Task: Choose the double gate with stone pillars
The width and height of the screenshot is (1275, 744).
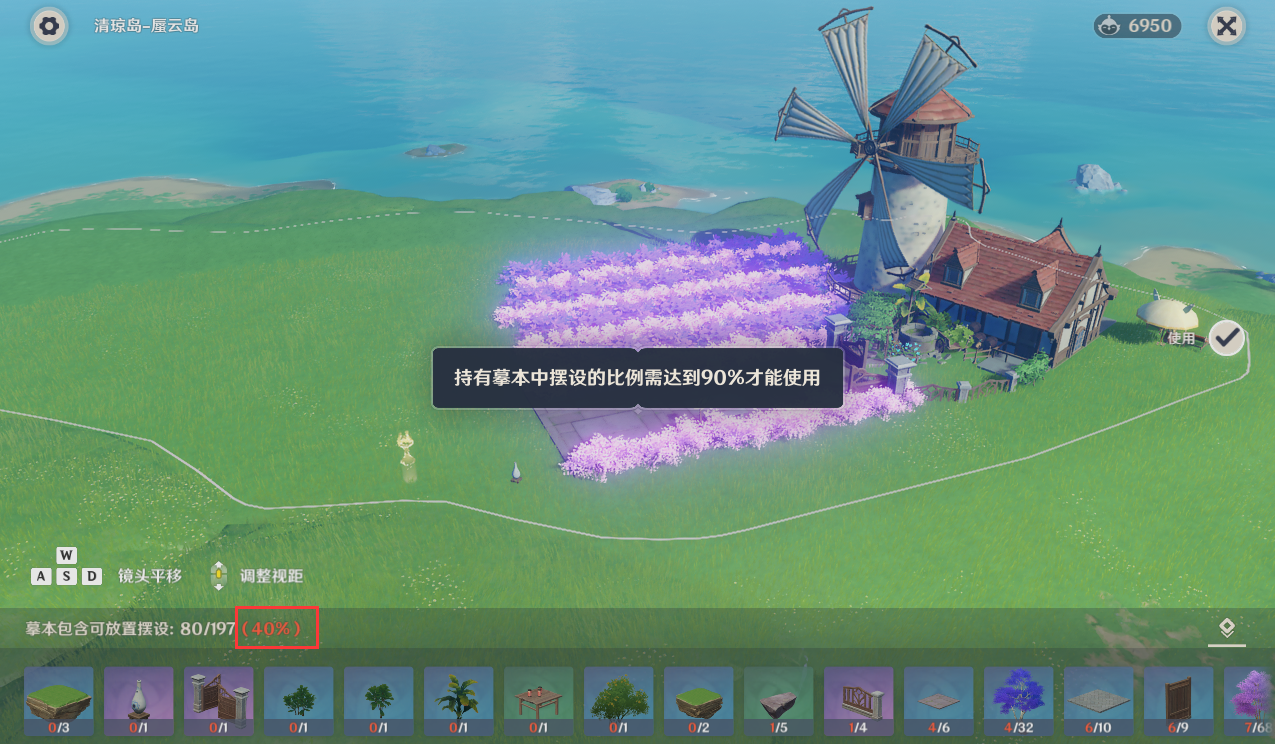Action: point(219,702)
